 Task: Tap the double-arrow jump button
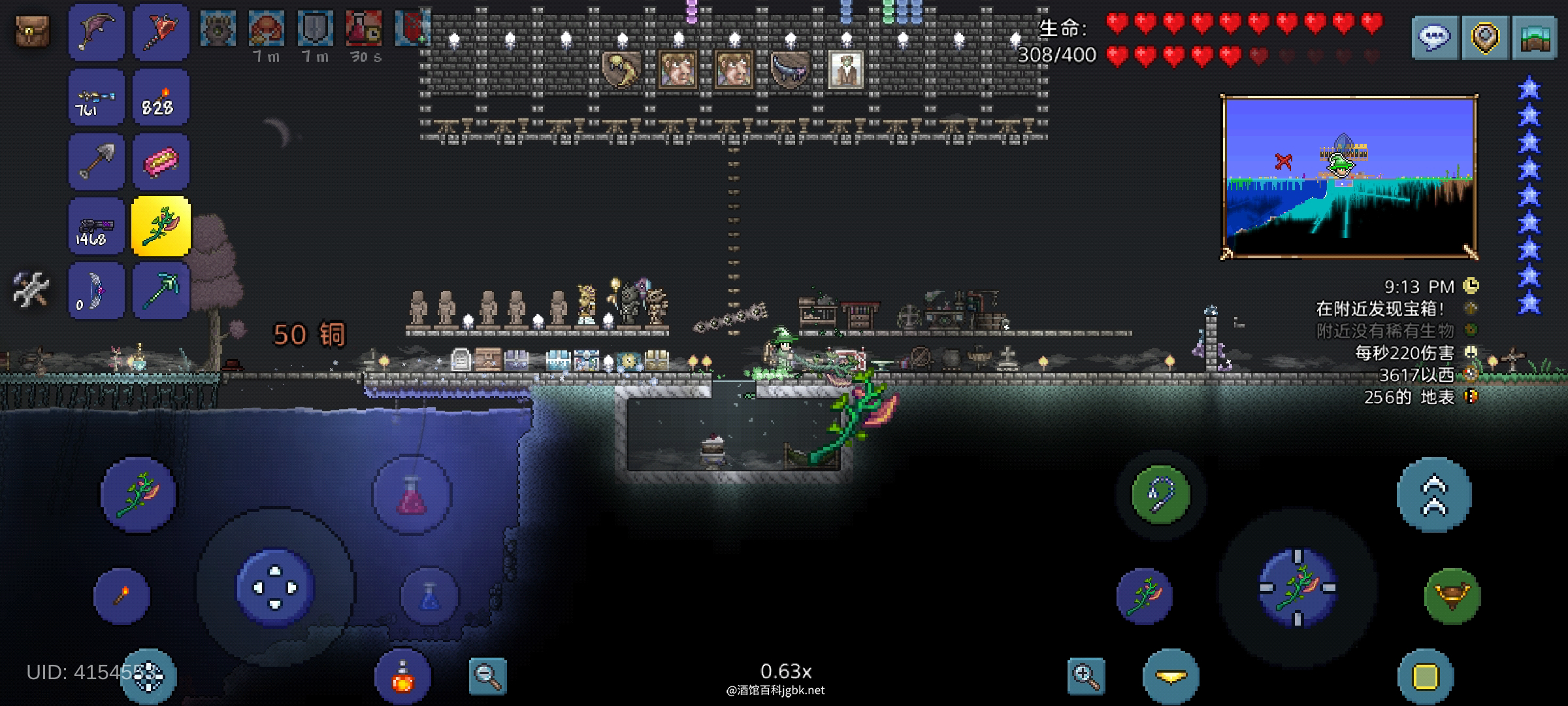click(1434, 495)
